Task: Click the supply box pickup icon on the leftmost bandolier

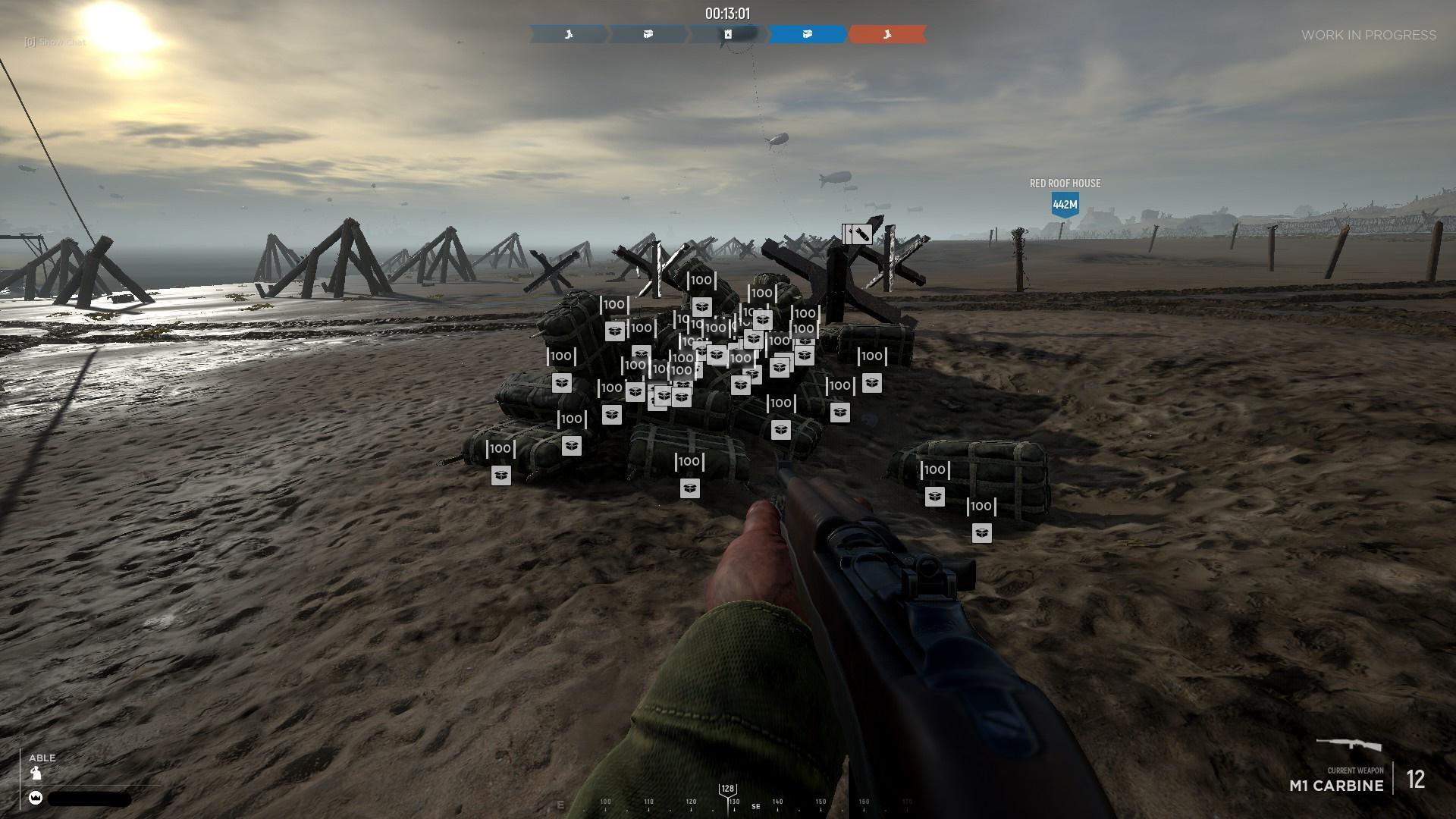Action: 503,476
